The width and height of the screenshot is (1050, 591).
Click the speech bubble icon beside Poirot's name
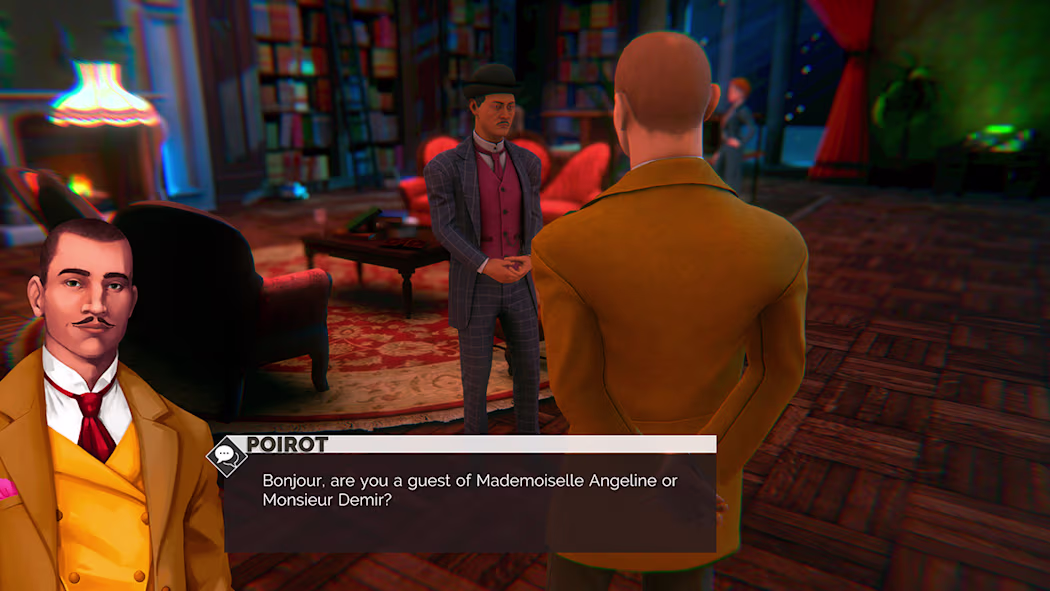(x=226, y=455)
